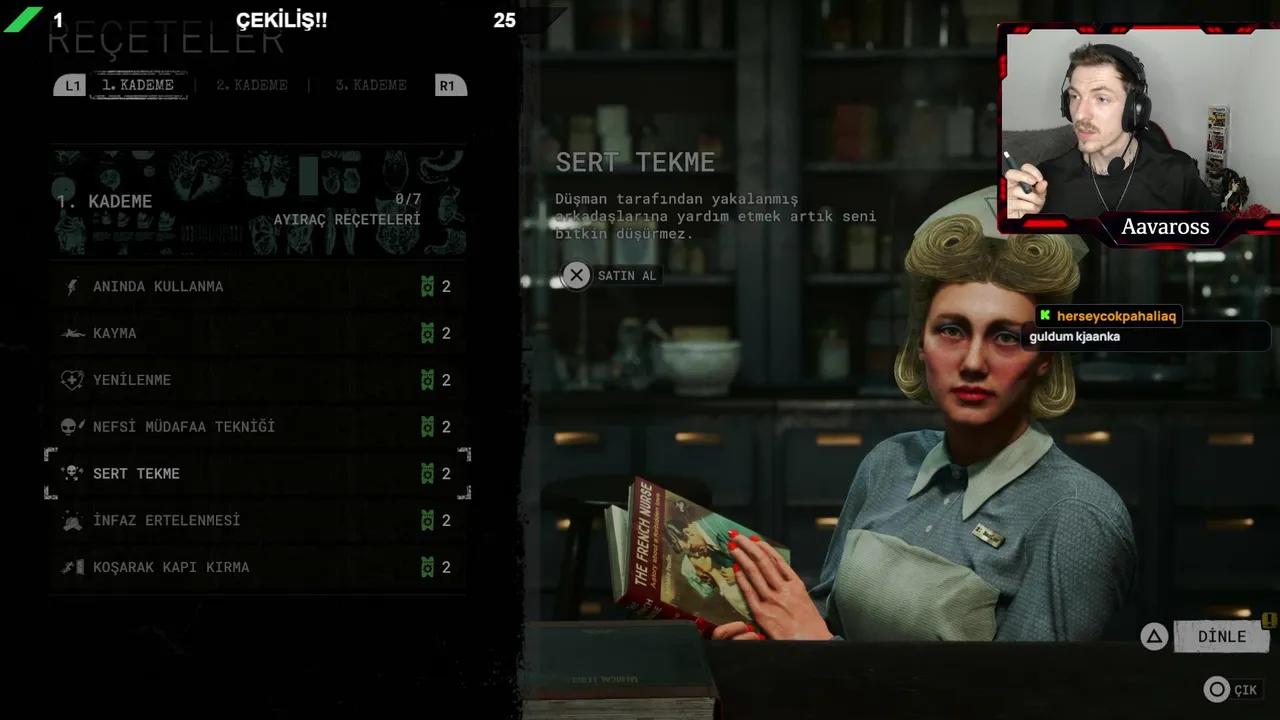
Task: Buy the recipe with Satın Al
Action: point(611,275)
